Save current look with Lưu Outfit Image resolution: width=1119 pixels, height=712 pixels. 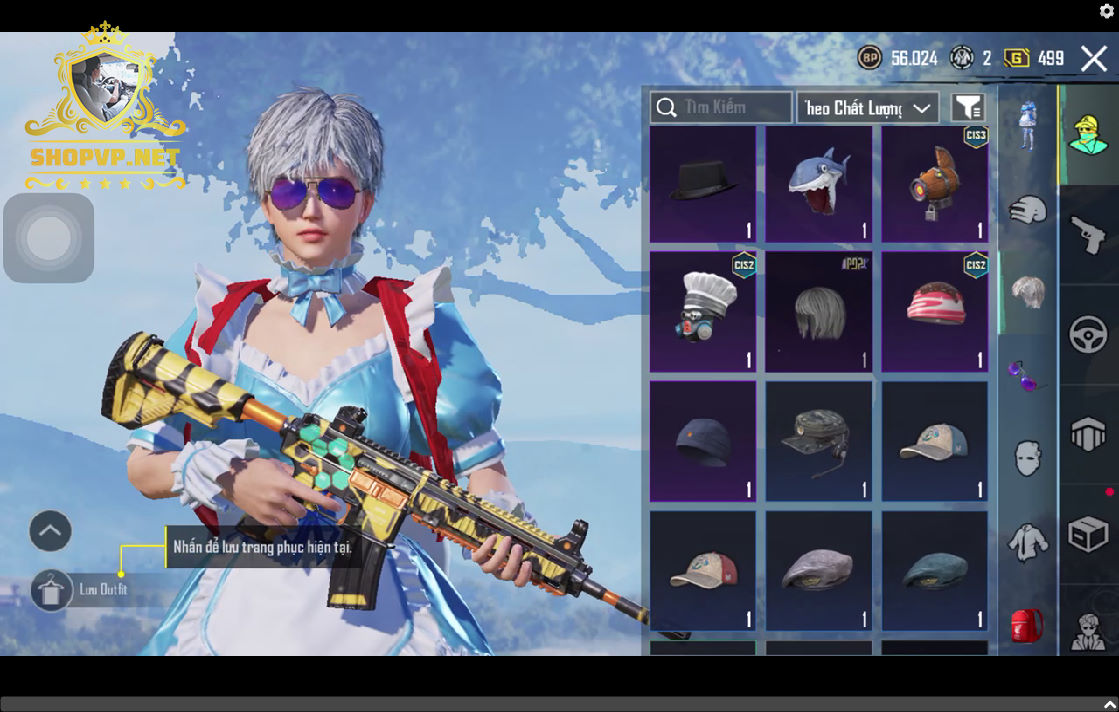pyautogui.click(x=51, y=590)
